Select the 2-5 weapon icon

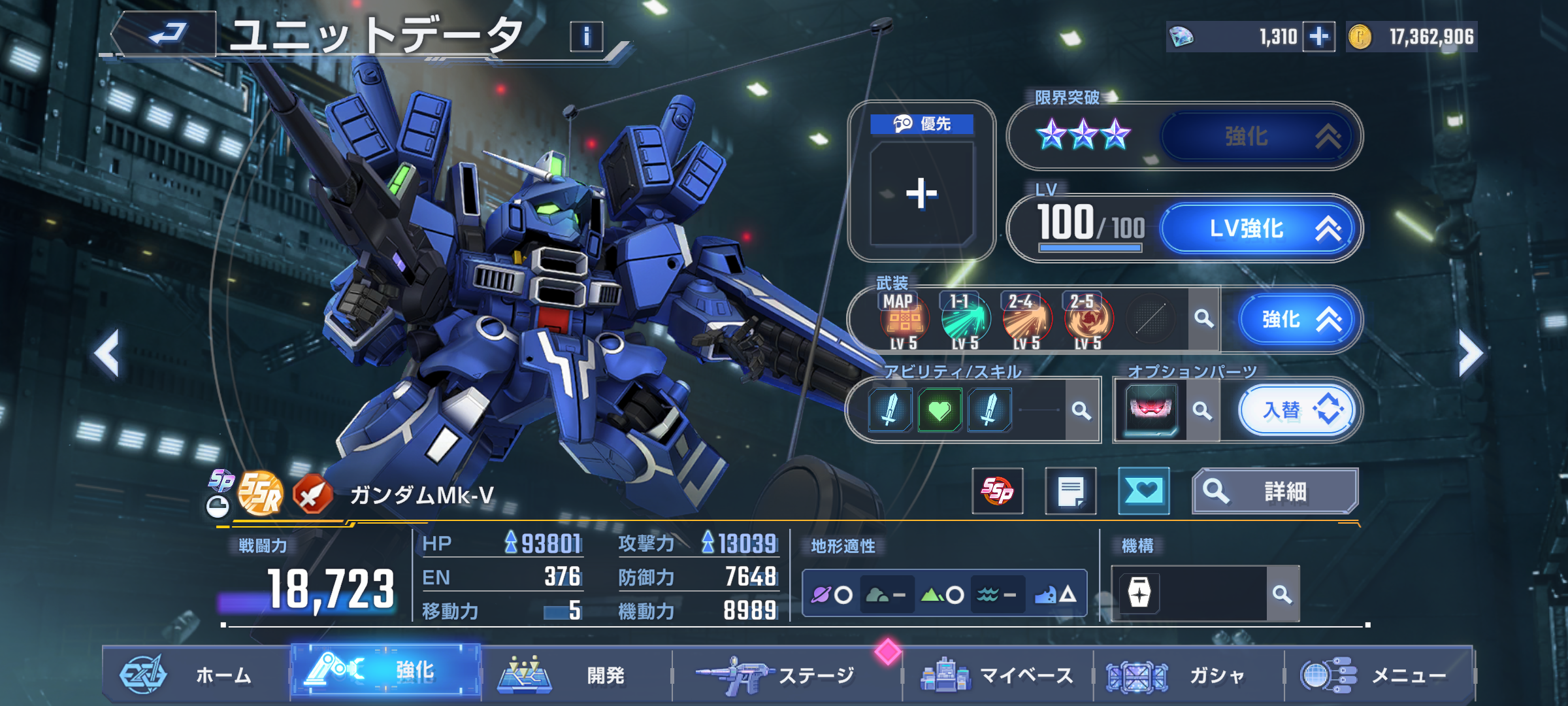[1088, 320]
